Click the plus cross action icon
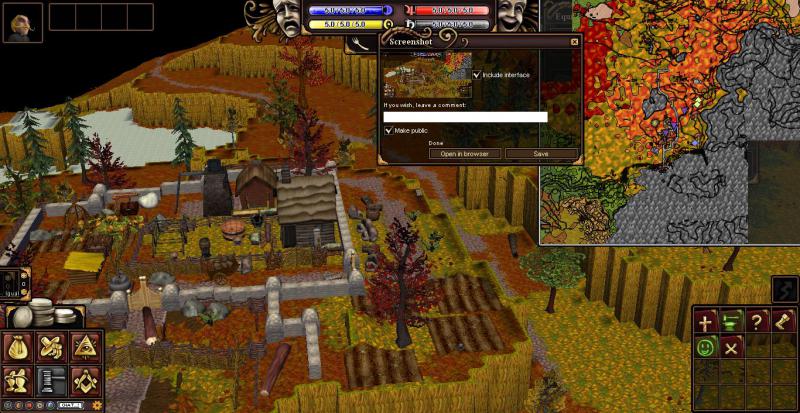This screenshot has height=413, width=800. pos(706,323)
